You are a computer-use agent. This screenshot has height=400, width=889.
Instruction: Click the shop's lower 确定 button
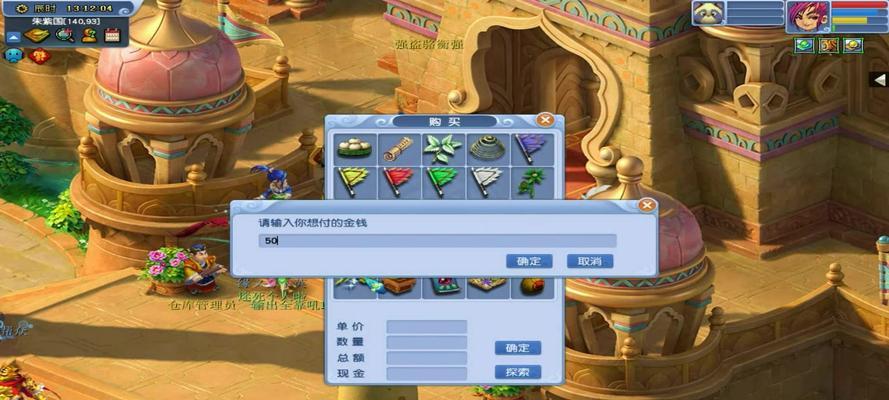coord(517,348)
